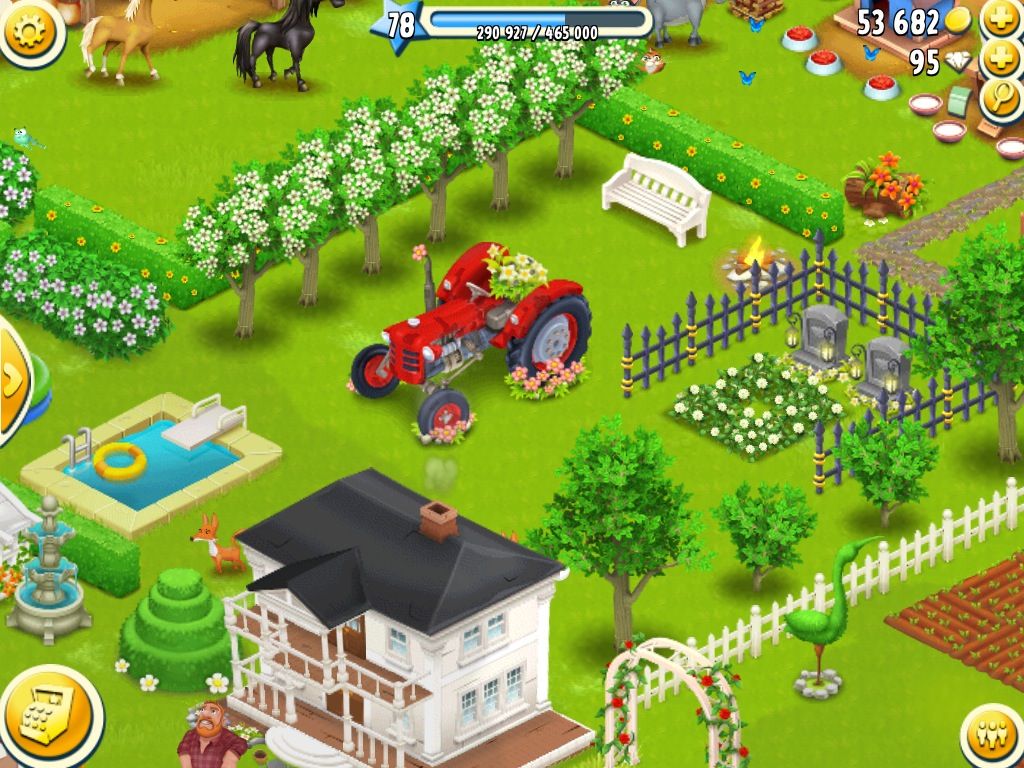Tap the plus button beside the coins
The image size is (1024, 768).
[1000, 18]
